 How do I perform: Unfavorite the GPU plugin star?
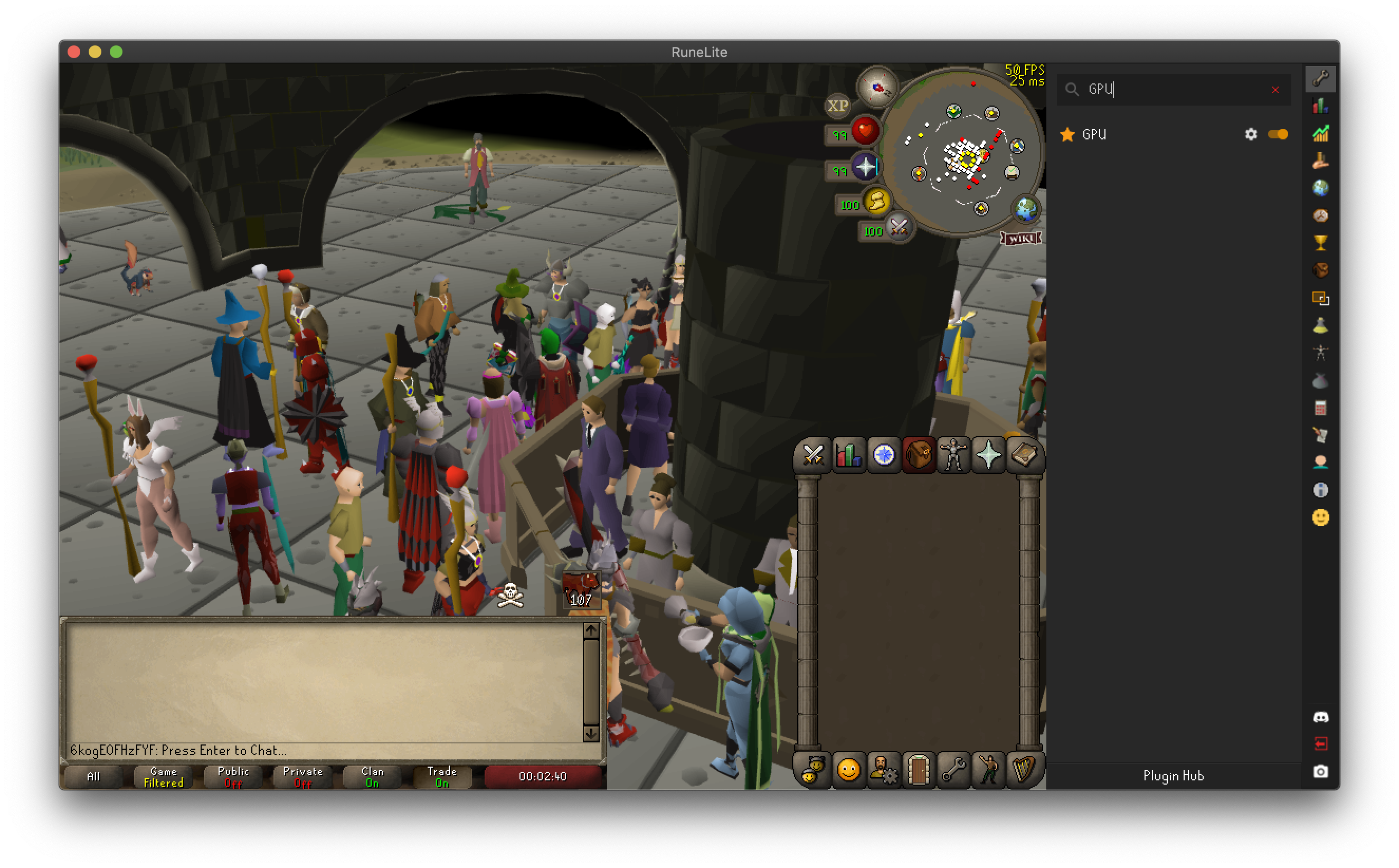[x=1067, y=134]
